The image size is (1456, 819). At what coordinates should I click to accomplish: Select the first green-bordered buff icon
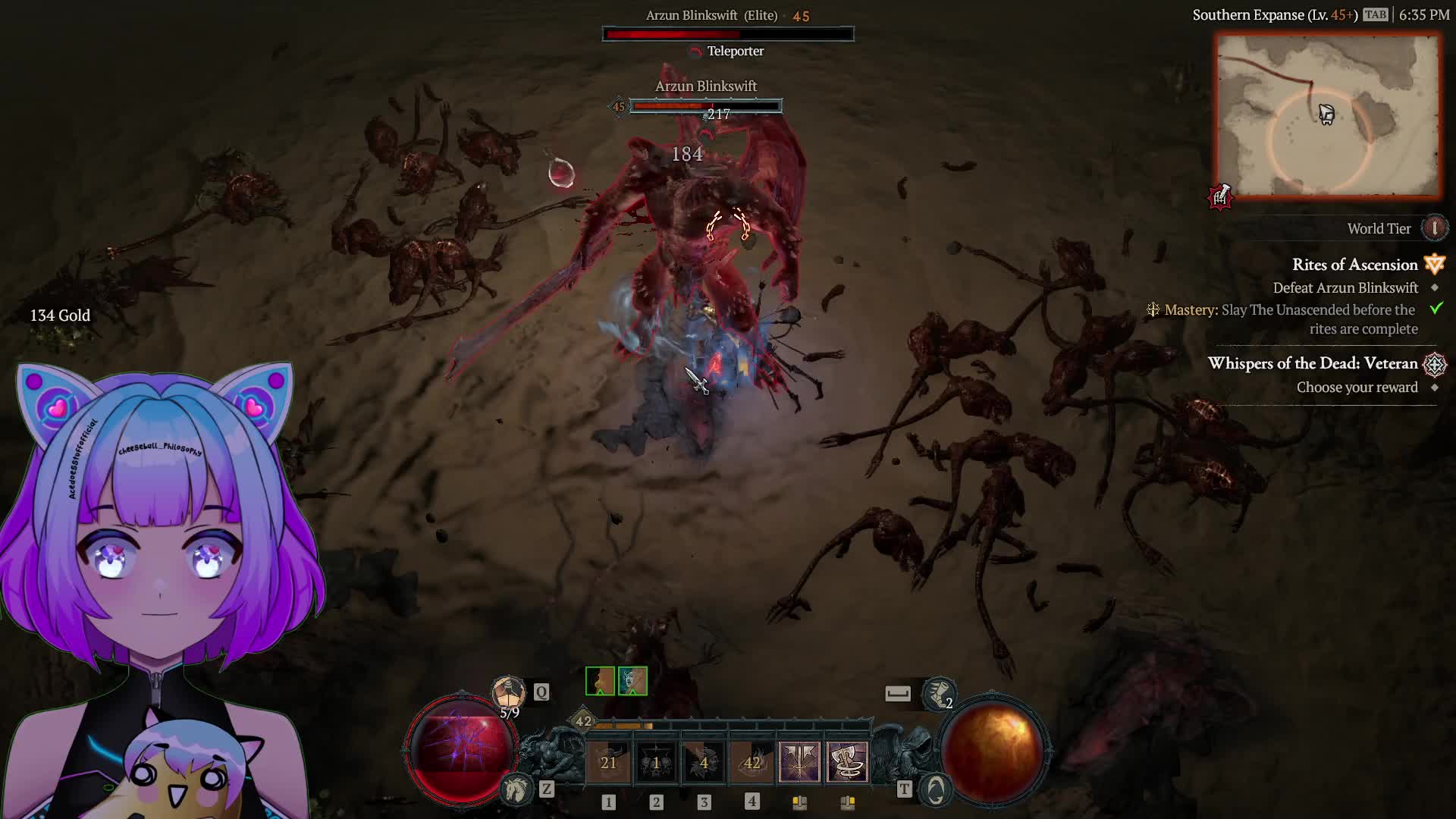600,681
